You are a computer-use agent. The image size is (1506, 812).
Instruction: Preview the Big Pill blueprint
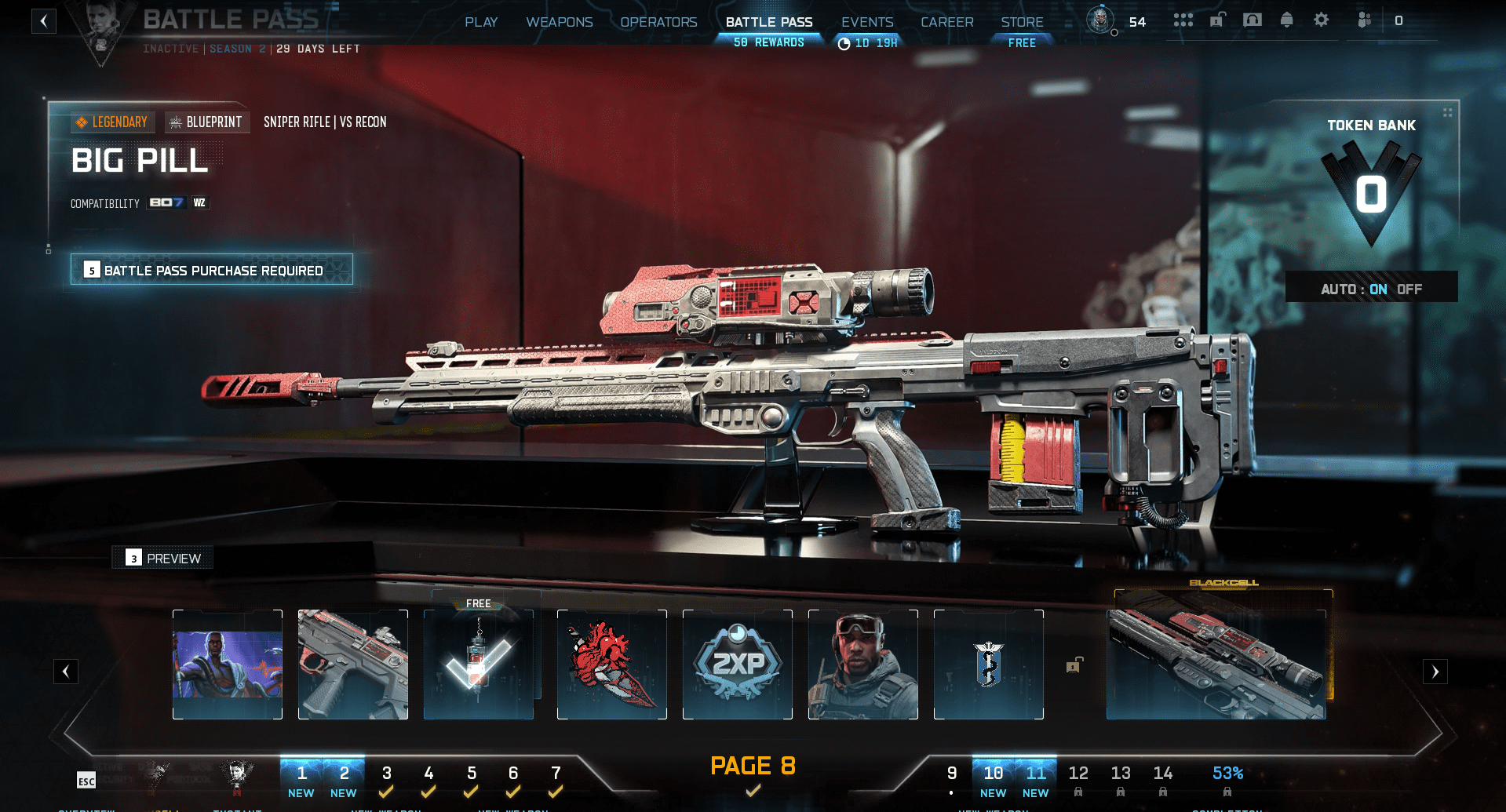tap(163, 558)
